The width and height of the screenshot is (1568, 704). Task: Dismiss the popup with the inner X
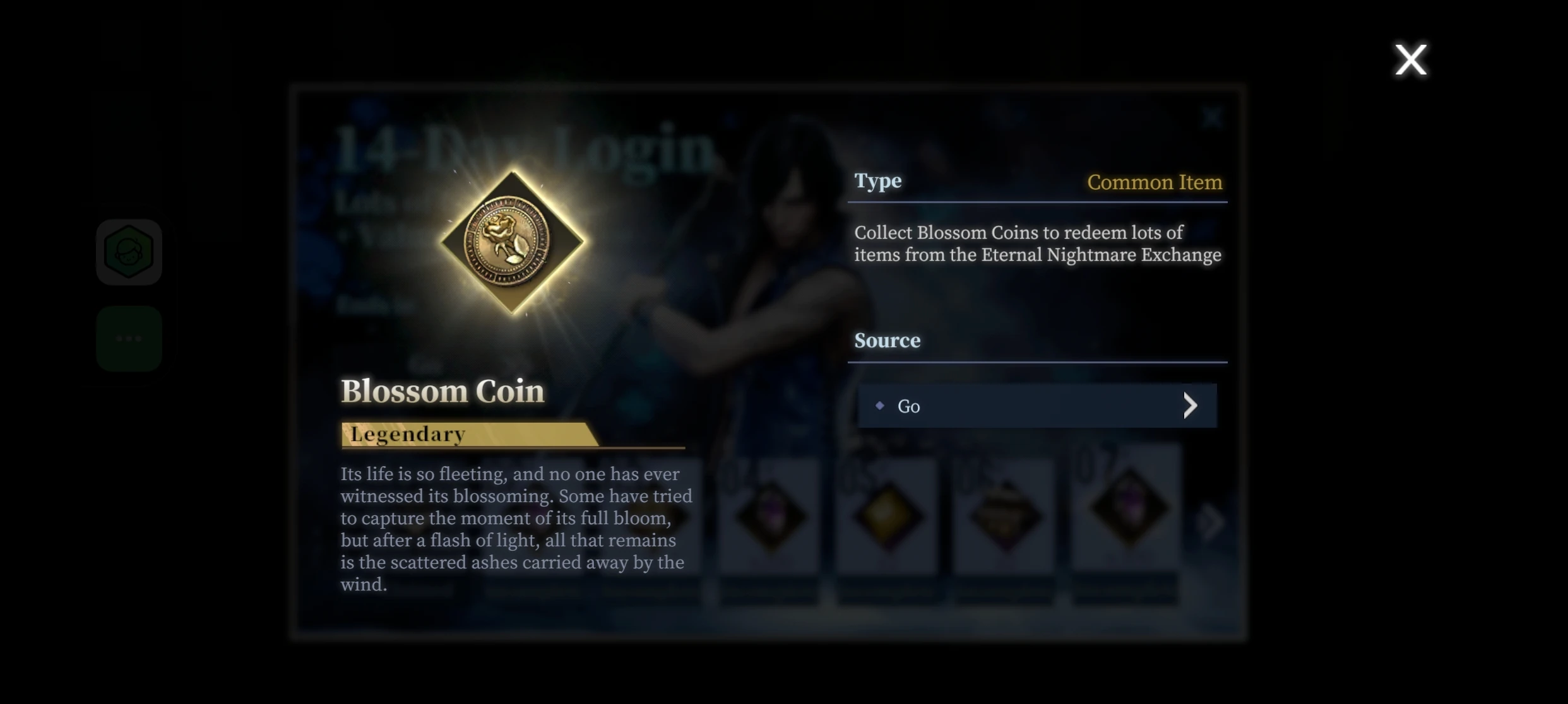pyautogui.click(x=1212, y=117)
